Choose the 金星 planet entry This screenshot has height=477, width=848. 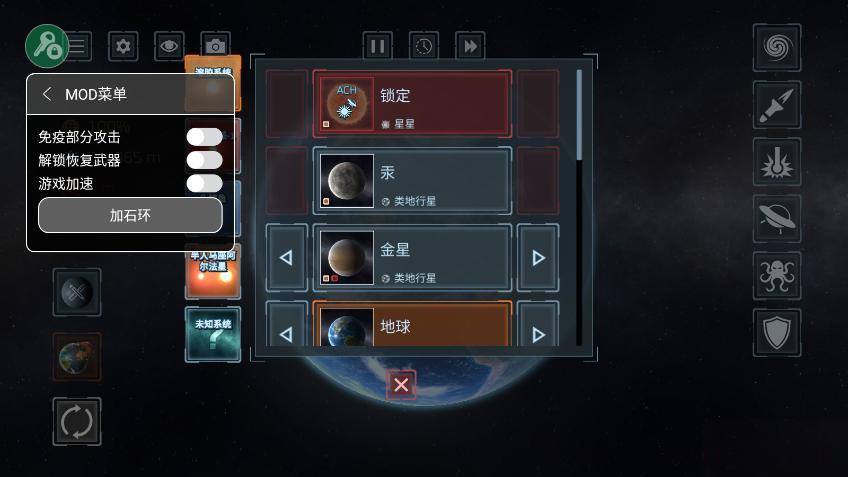pos(412,258)
